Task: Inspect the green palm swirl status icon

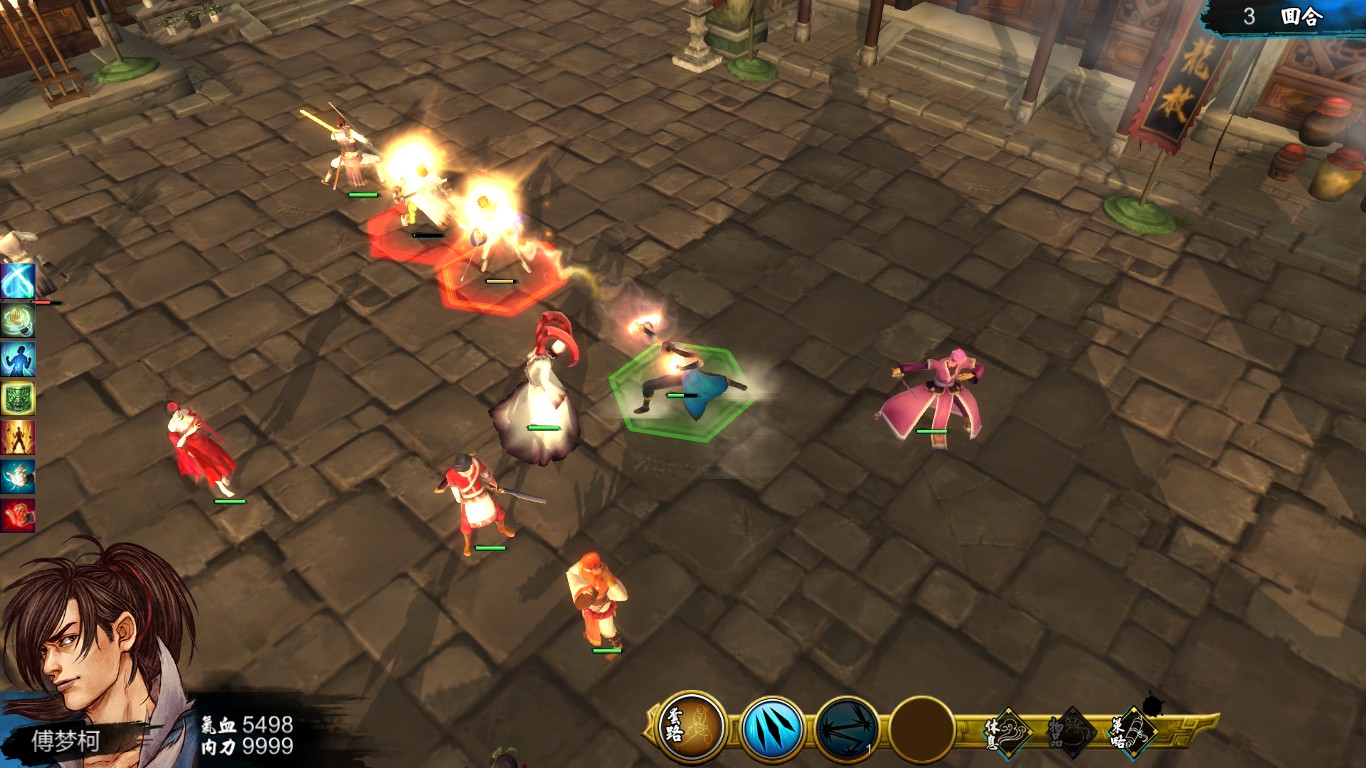Action: pyautogui.click(x=18, y=320)
